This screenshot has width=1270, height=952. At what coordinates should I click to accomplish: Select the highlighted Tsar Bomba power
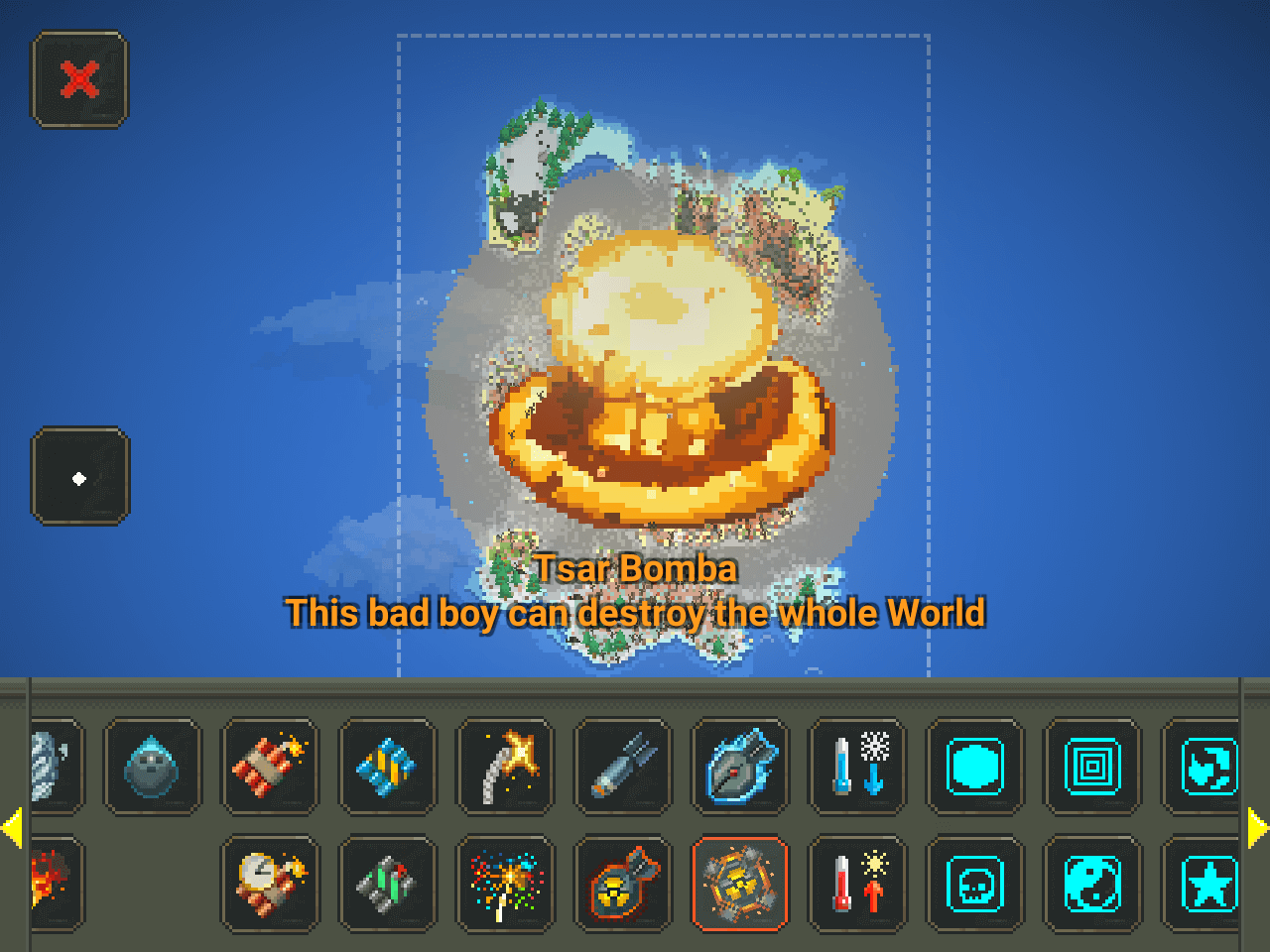[740, 884]
